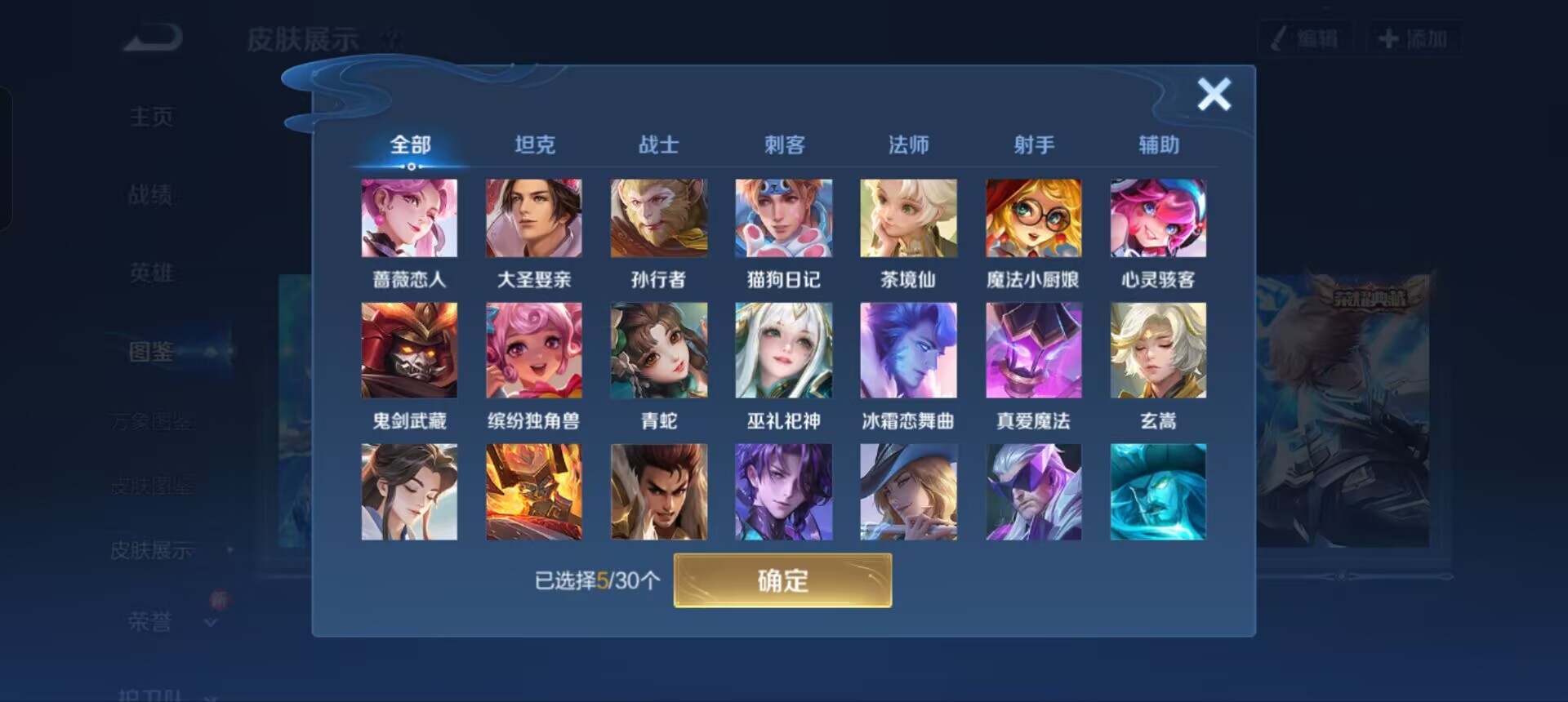Viewport: 1568px width, 702px height.
Task: Choose the 大圣娶亲 skin portrait
Action: [534, 217]
